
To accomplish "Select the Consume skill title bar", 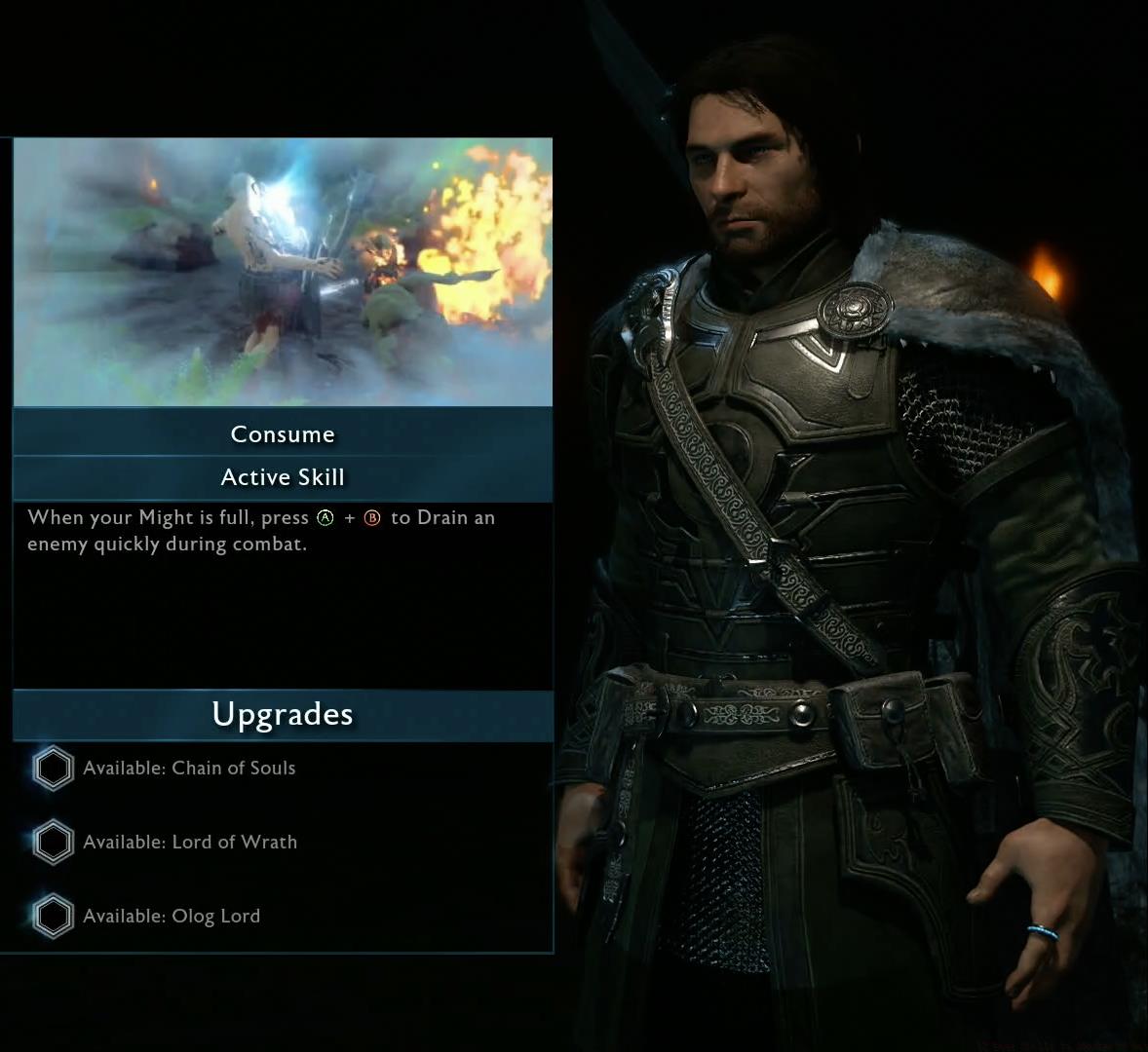I will tap(283, 434).
